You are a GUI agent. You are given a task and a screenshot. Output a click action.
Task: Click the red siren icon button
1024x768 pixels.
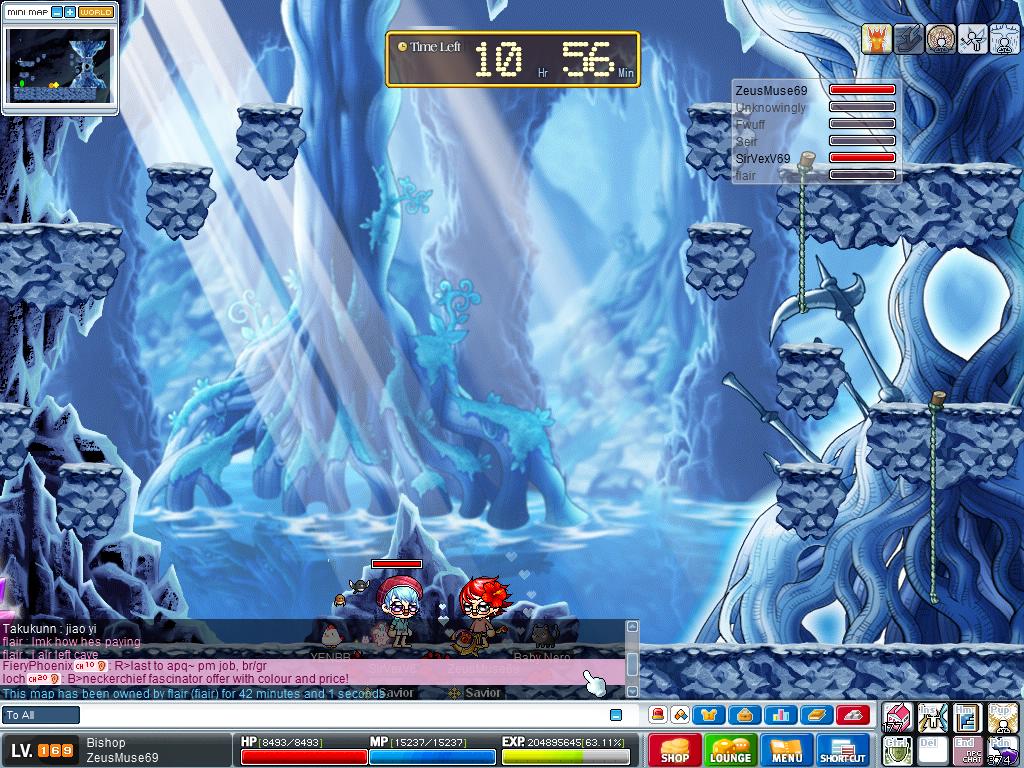tap(658, 715)
